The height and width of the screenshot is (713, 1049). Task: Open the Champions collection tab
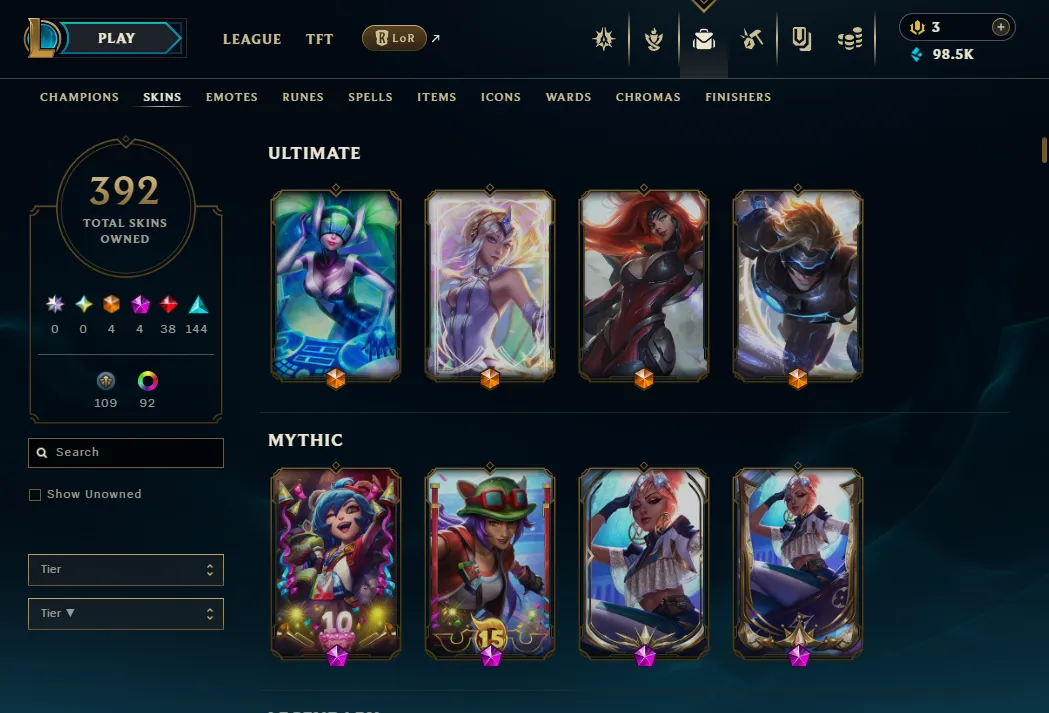[79, 97]
